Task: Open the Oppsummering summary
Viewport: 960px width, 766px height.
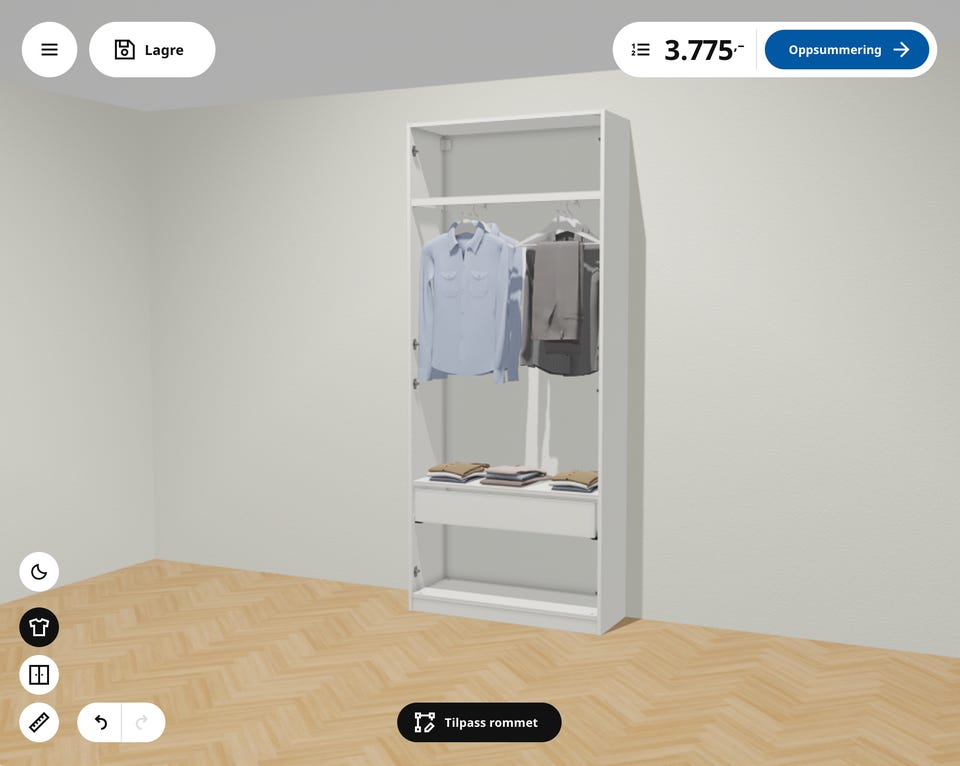Action: [847, 50]
